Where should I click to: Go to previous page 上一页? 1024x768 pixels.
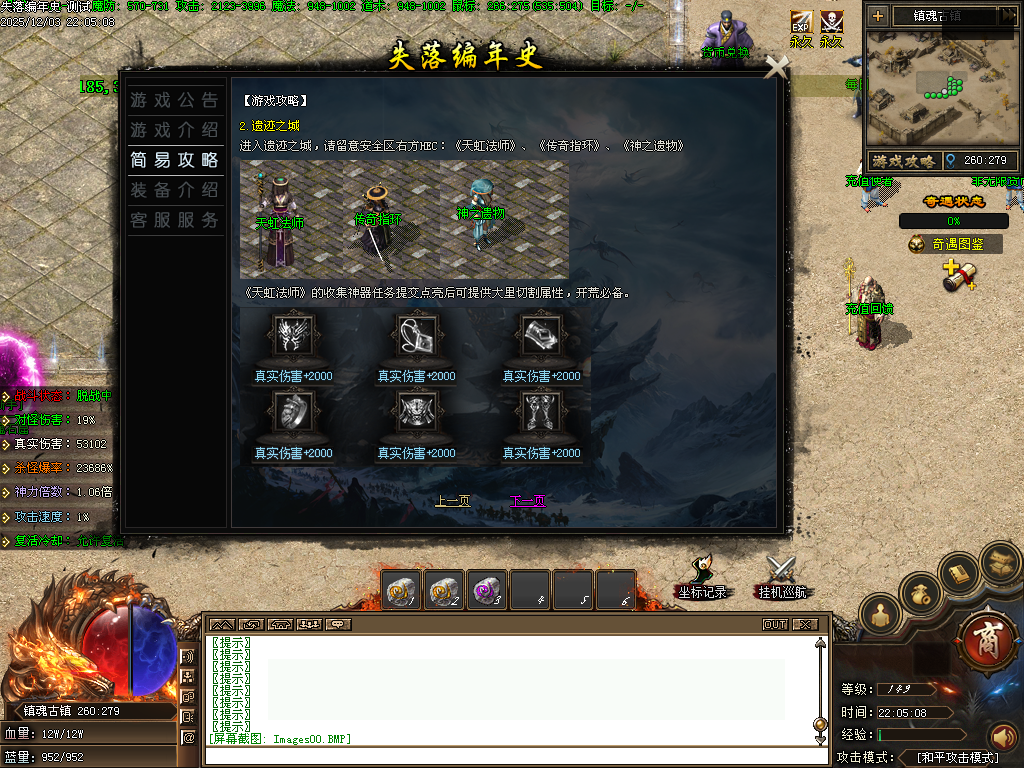[452, 501]
